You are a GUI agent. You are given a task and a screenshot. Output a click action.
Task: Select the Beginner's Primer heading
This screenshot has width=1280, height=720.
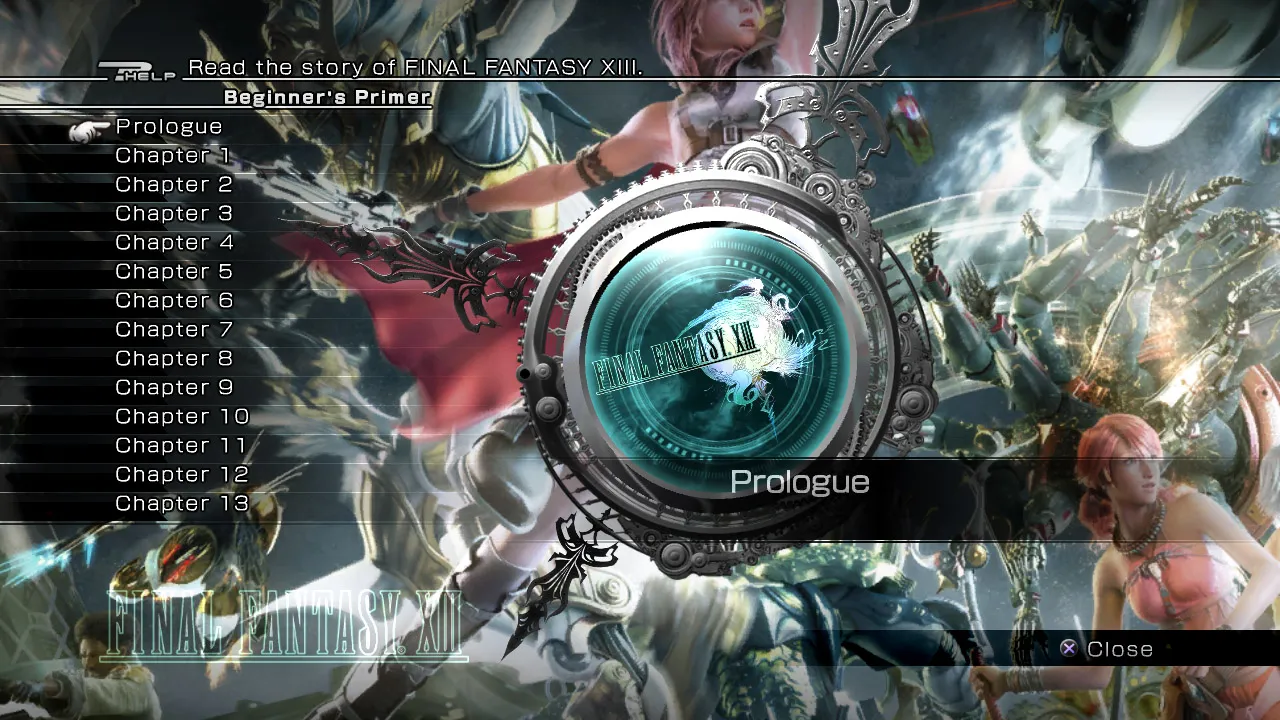tap(327, 97)
